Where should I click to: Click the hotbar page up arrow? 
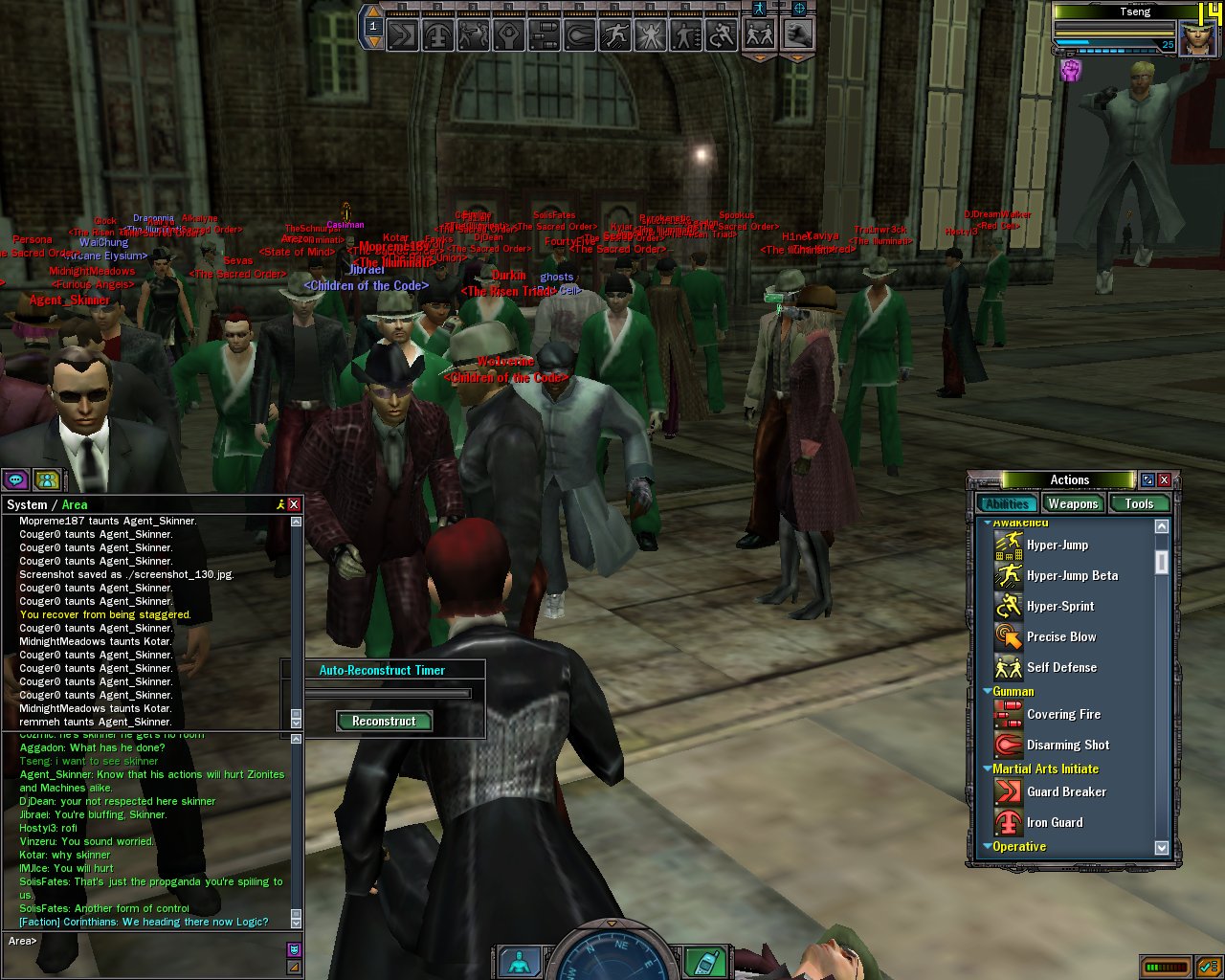pos(373,12)
